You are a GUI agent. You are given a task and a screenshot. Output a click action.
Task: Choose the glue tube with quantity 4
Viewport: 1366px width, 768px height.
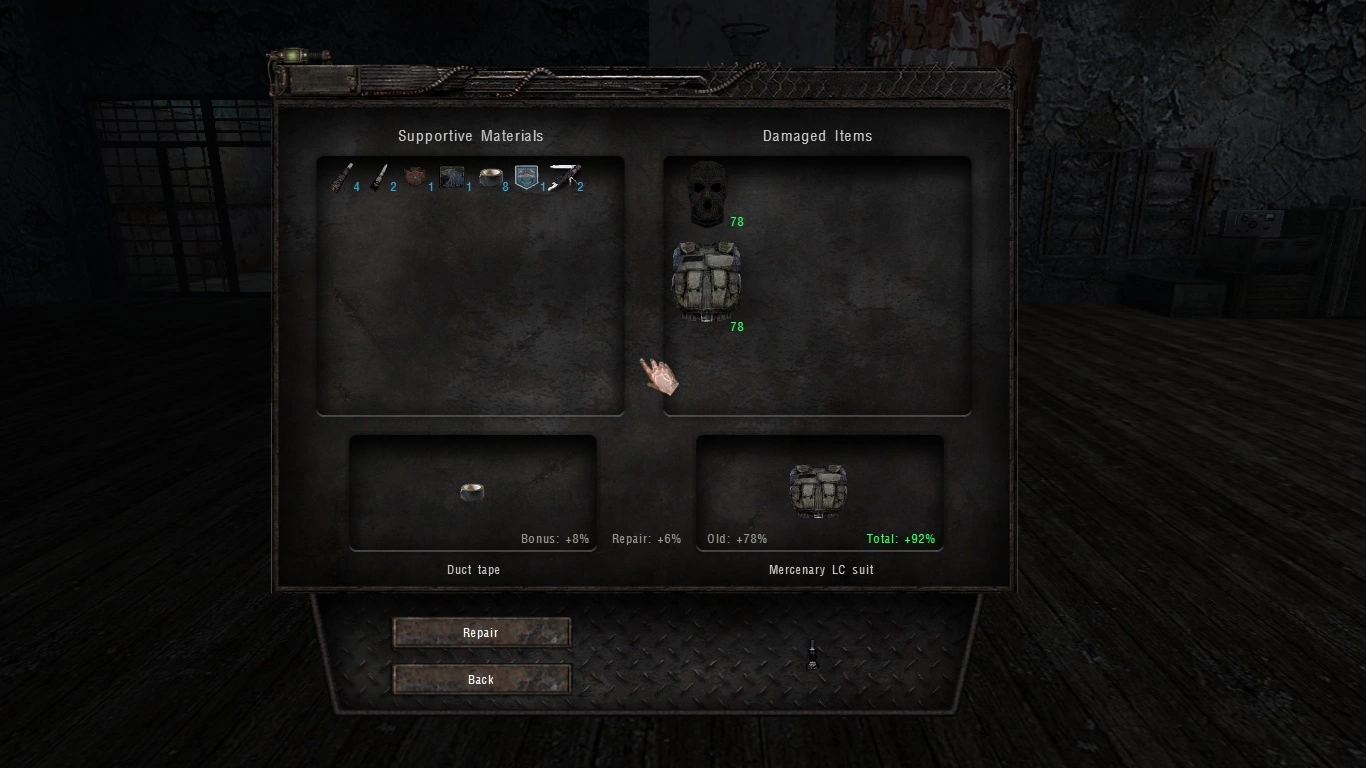tap(343, 178)
